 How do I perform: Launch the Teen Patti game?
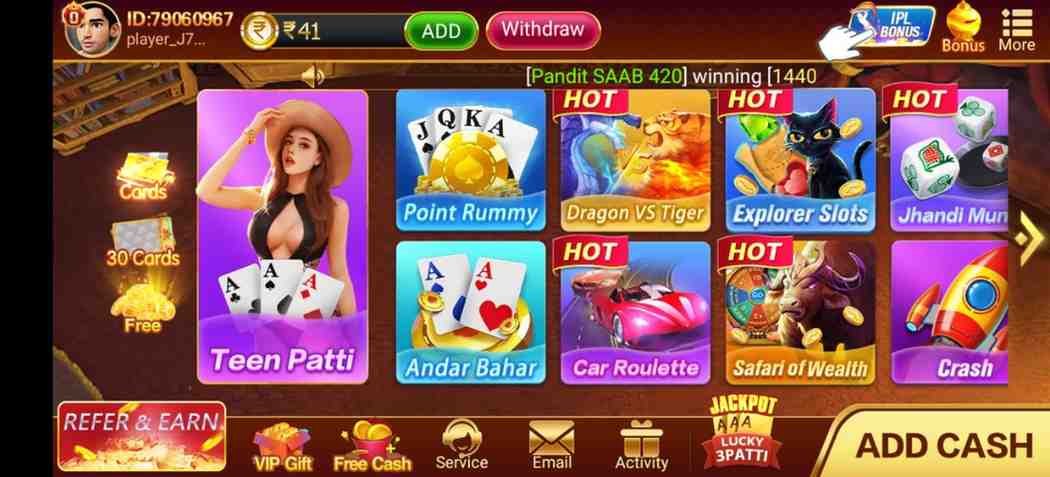[x=282, y=237]
